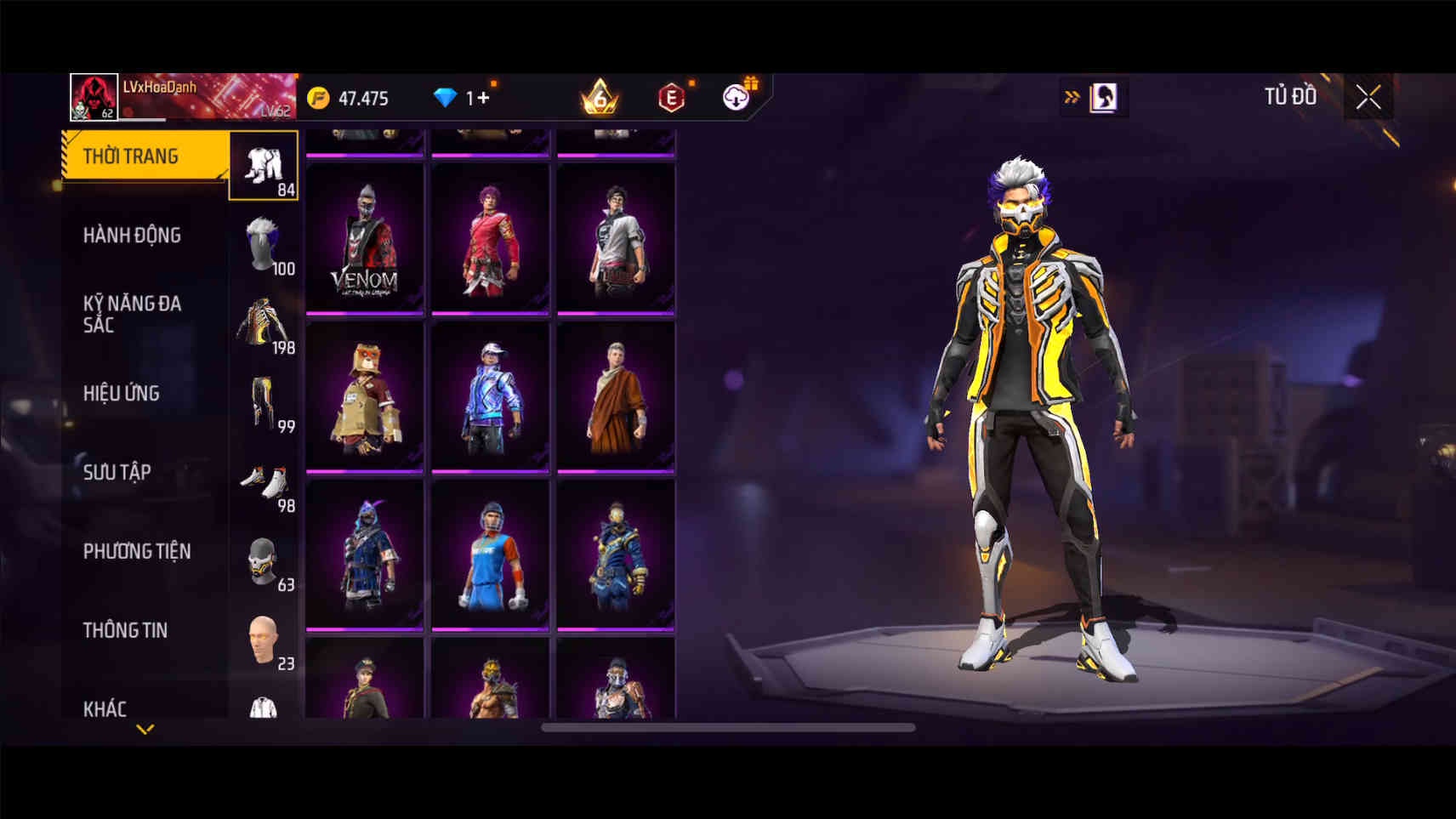Choose the SƯU TẬP category
This screenshot has width=1456, height=819.
pos(117,472)
